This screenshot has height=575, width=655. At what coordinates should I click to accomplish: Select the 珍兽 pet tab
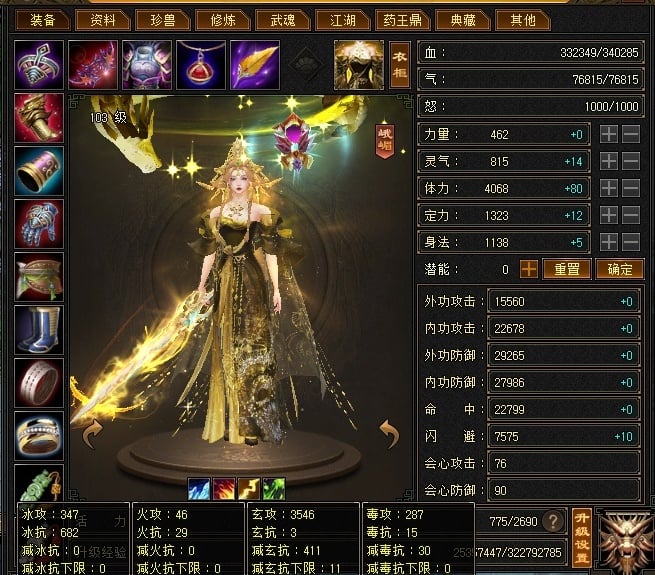[x=162, y=19]
